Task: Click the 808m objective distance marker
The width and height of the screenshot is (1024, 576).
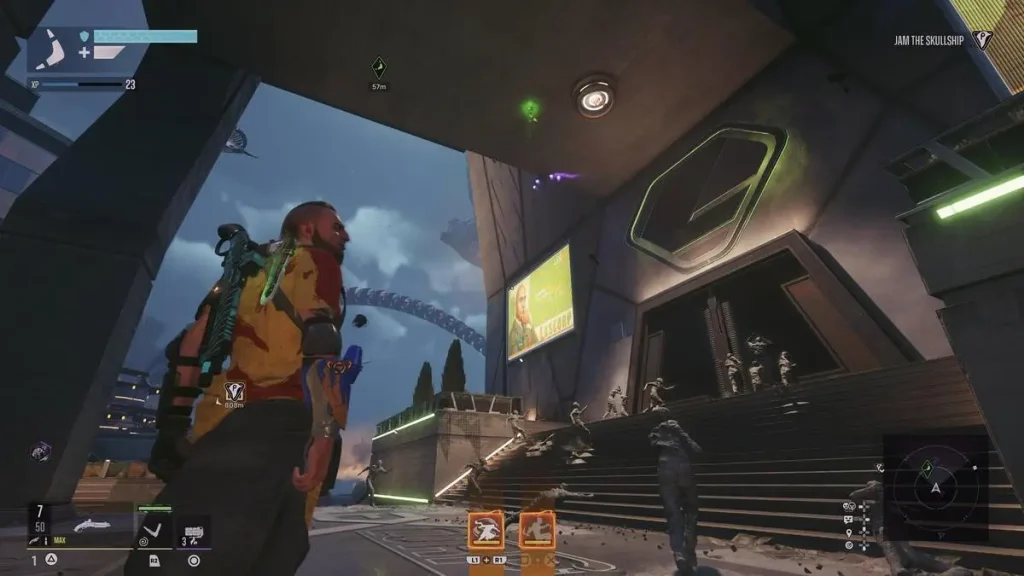Action: [235, 391]
